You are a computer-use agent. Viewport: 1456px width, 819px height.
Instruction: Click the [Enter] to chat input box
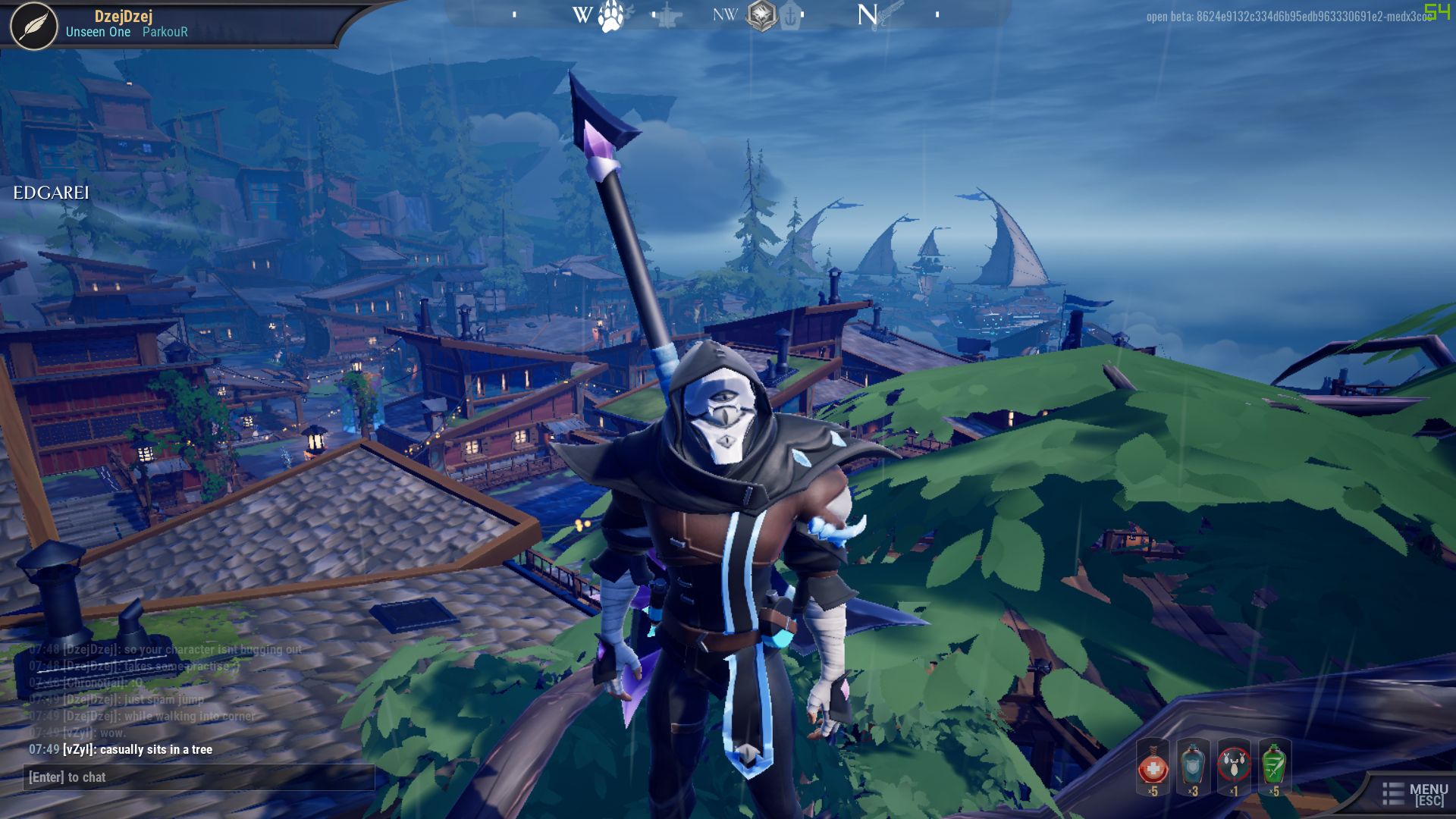[199, 777]
